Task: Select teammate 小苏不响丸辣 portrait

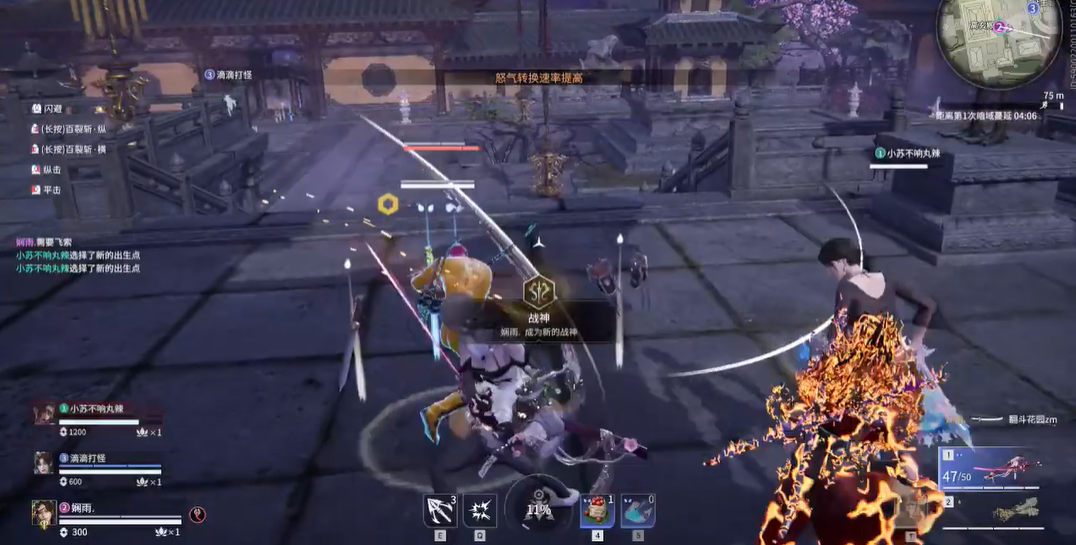Action: coord(44,413)
